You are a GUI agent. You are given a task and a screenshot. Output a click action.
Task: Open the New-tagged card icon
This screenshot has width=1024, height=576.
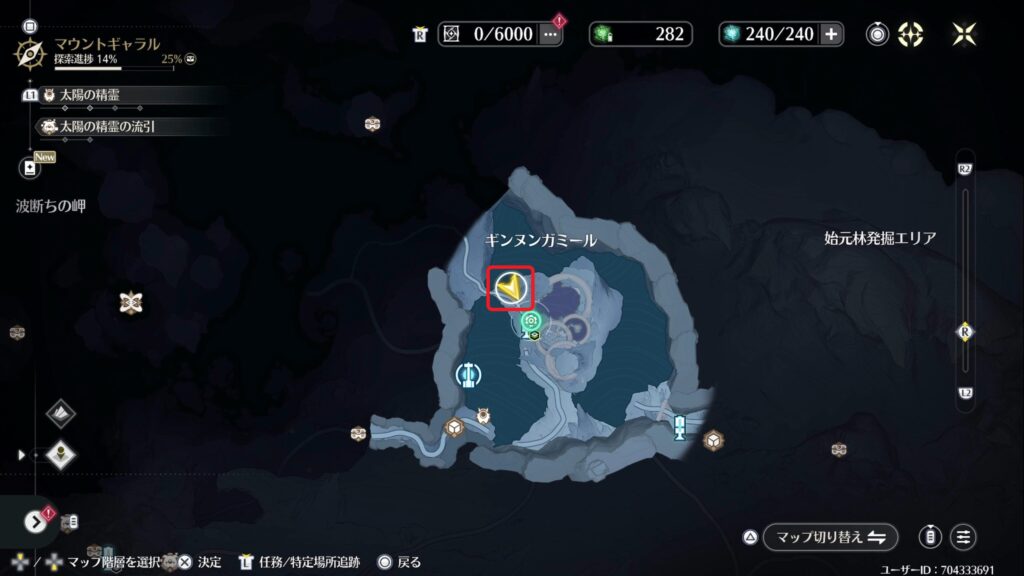(x=30, y=168)
